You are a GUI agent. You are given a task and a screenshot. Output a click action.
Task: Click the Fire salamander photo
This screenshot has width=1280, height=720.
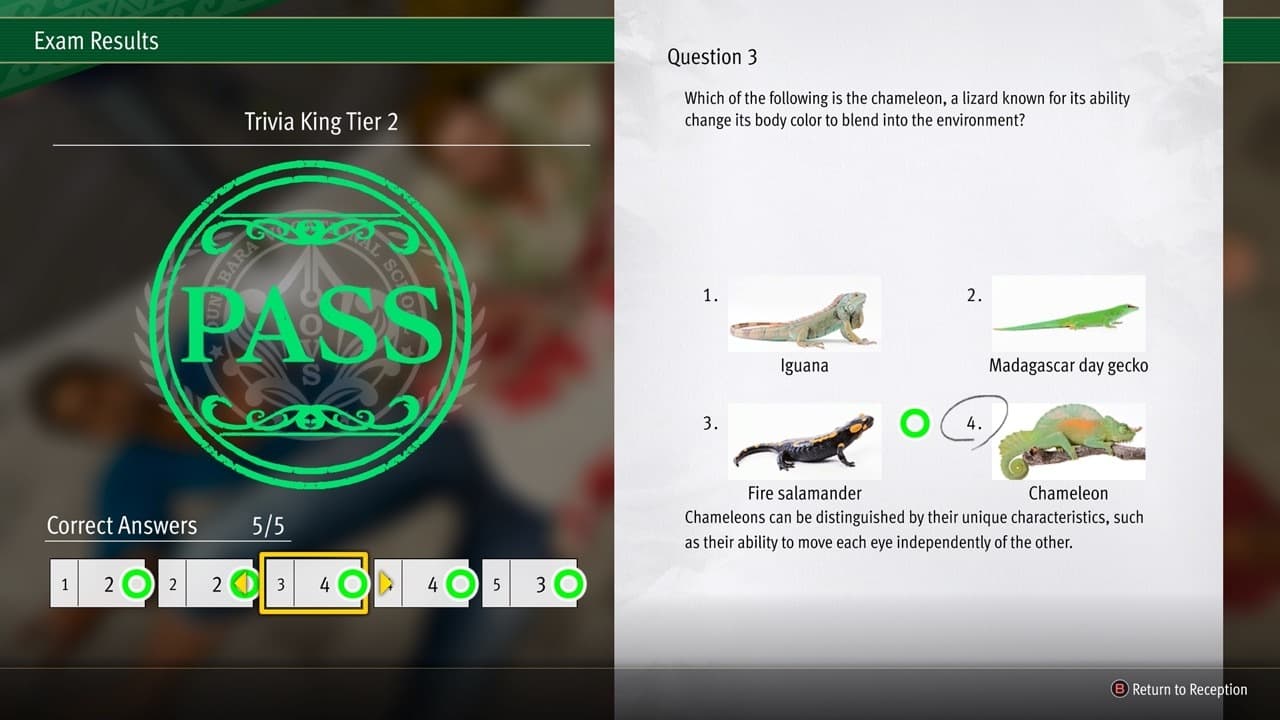(x=804, y=440)
